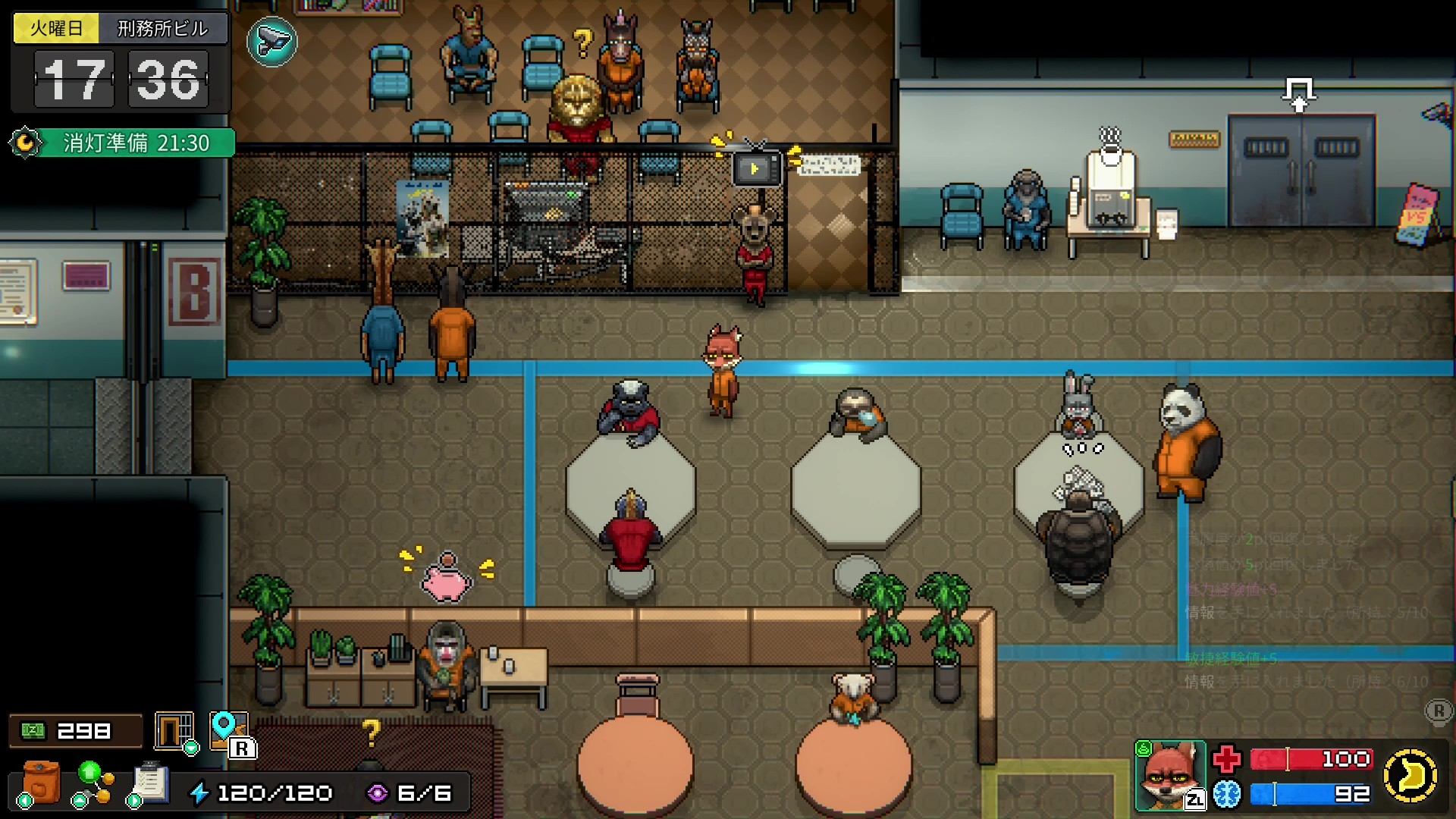Open the map with the pin icon
Screen dimensions: 1456x819
coord(229,730)
